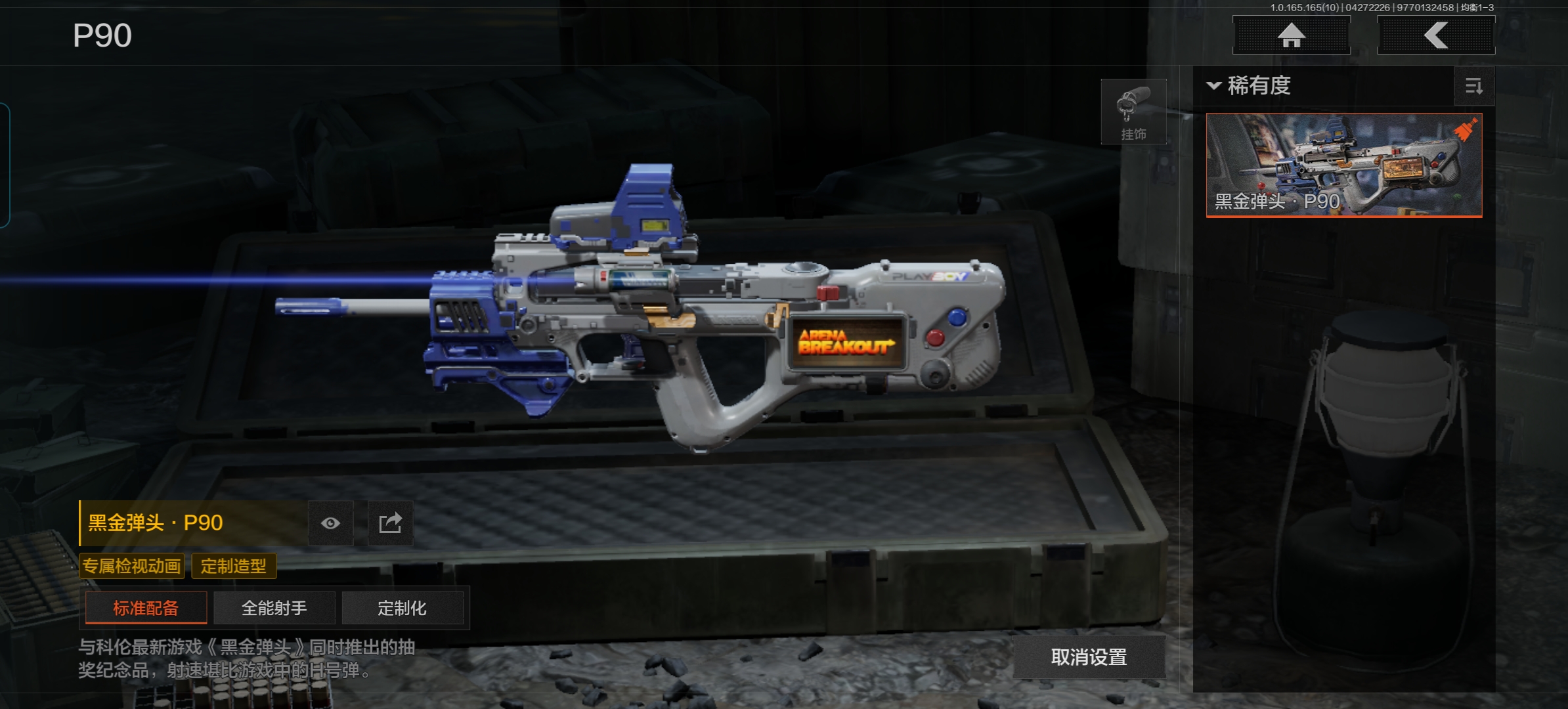Go to the home screen

[x=1291, y=35]
